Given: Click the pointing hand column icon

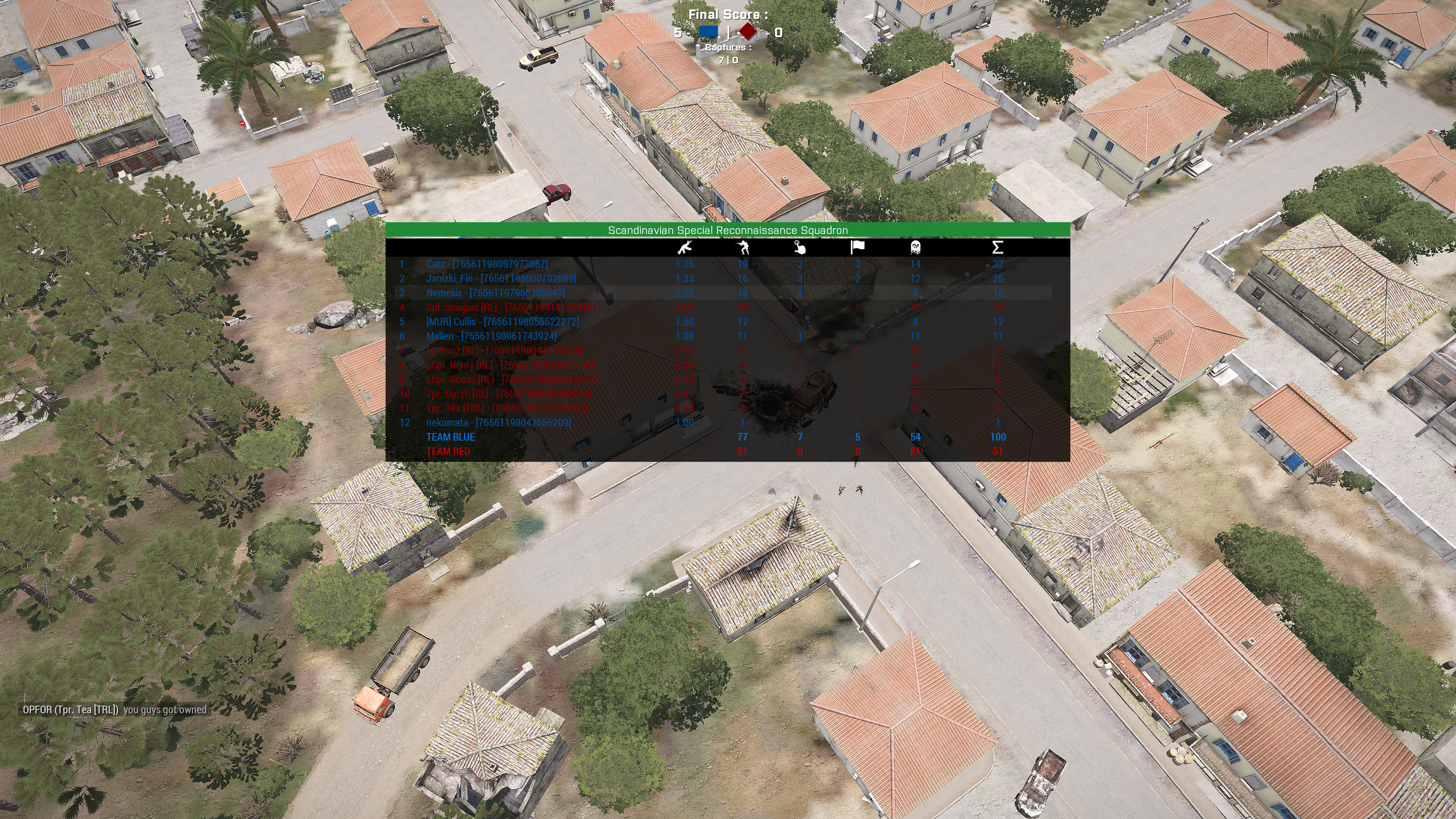Looking at the screenshot, I should 799,247.
